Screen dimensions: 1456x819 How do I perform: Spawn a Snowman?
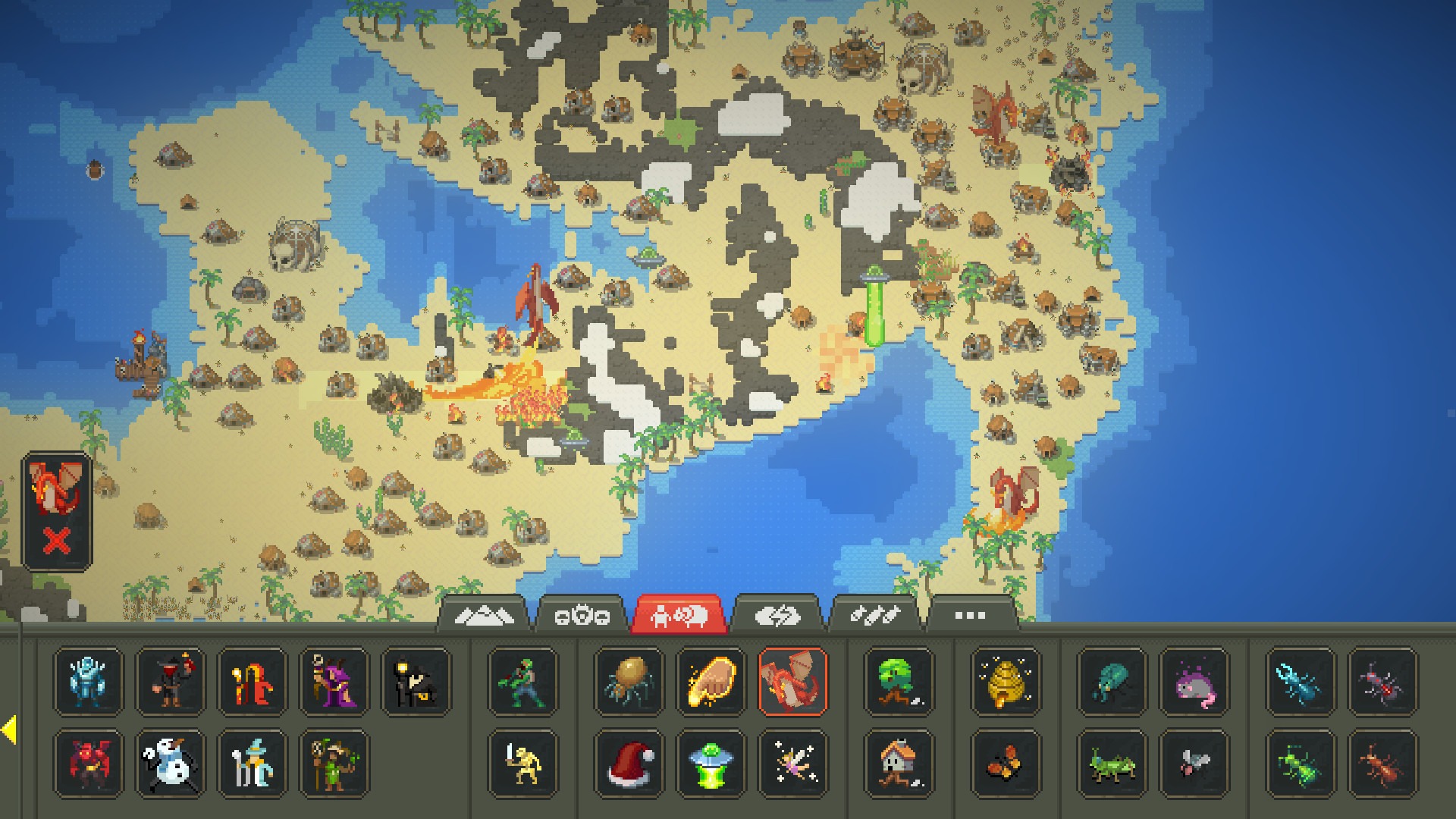click(173, 764)
